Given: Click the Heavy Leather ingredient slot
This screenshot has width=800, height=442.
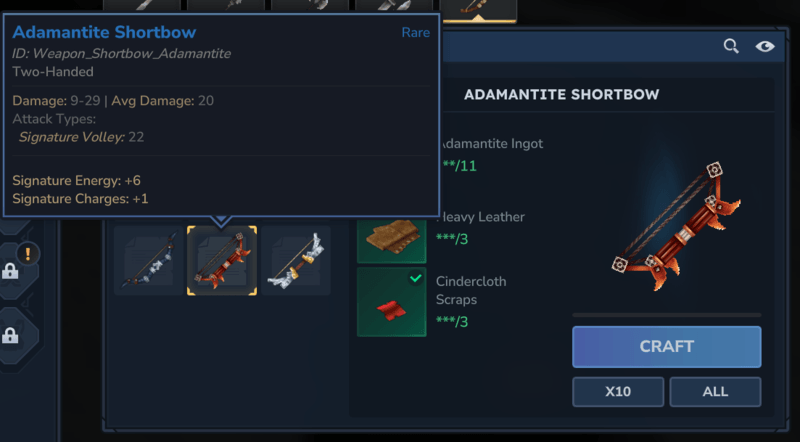Looking at the screenshot, I should (391, 236).
